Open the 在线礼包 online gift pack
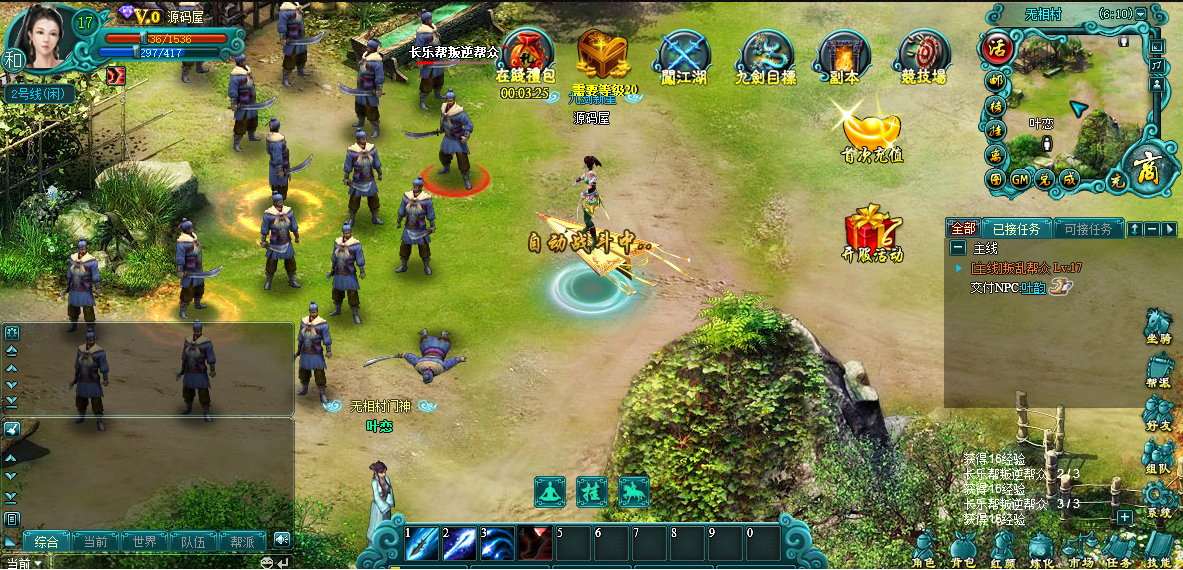 pos(527,53)
